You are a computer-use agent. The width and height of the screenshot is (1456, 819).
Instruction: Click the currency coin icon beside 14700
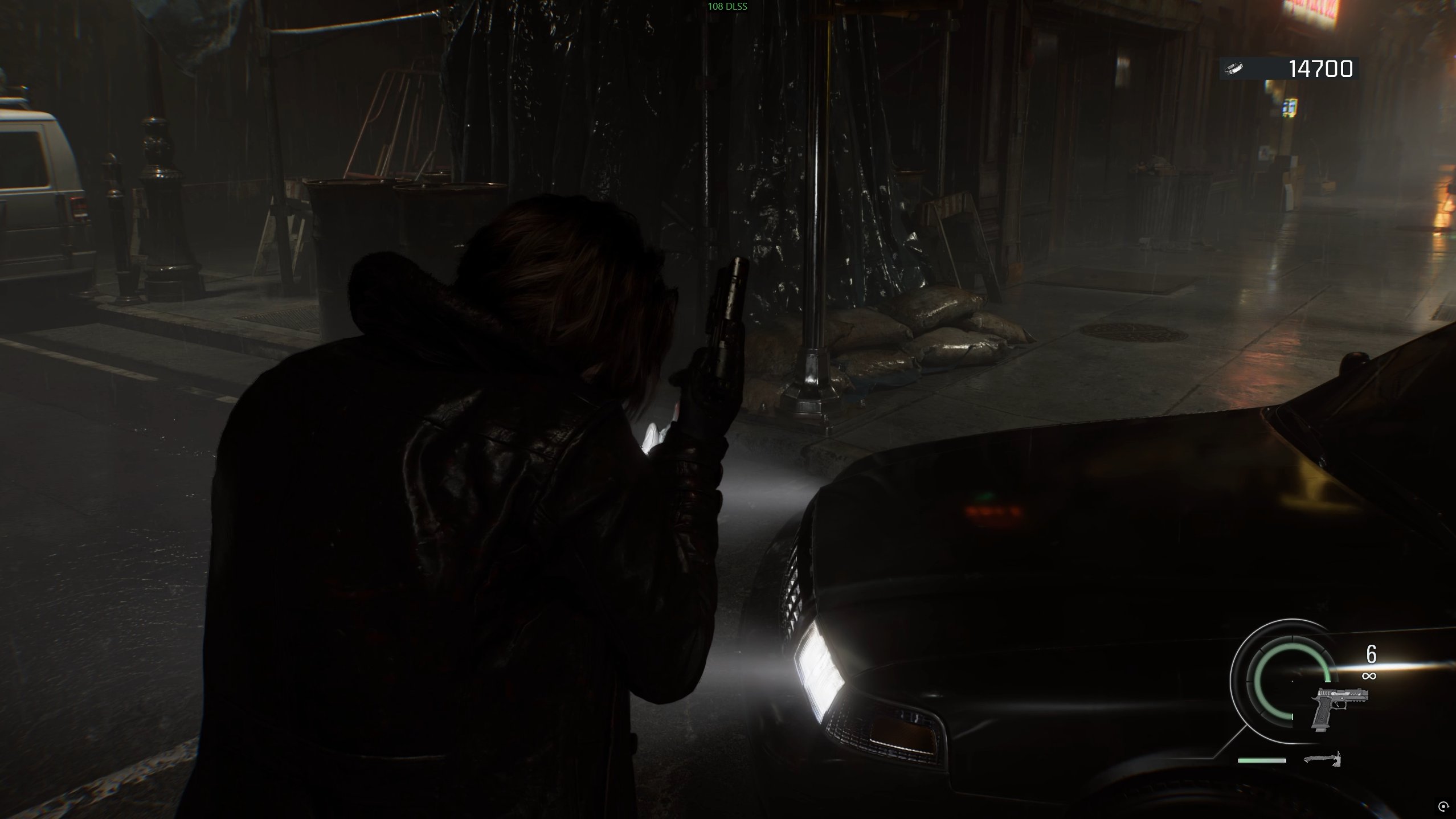pyautogui.click(x=1234, y=68)
